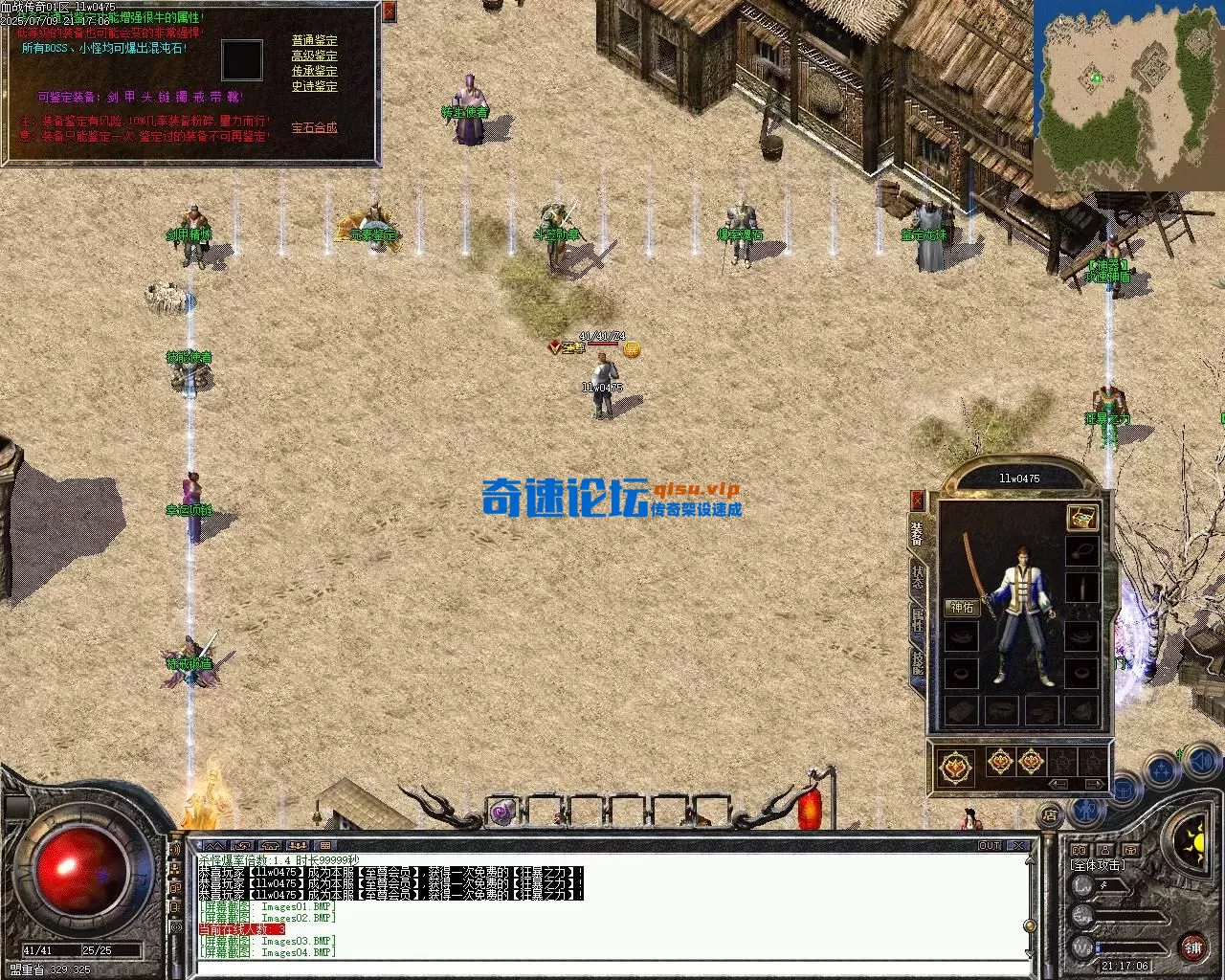Click right arrow to page through skill slots
The image size is (1225, 980).
pos(1095,784)
